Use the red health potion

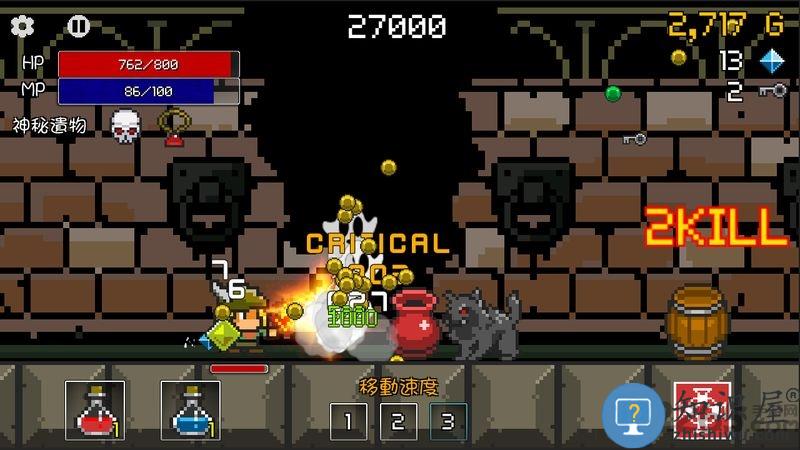pyautogui.click(x=94, y=411)
